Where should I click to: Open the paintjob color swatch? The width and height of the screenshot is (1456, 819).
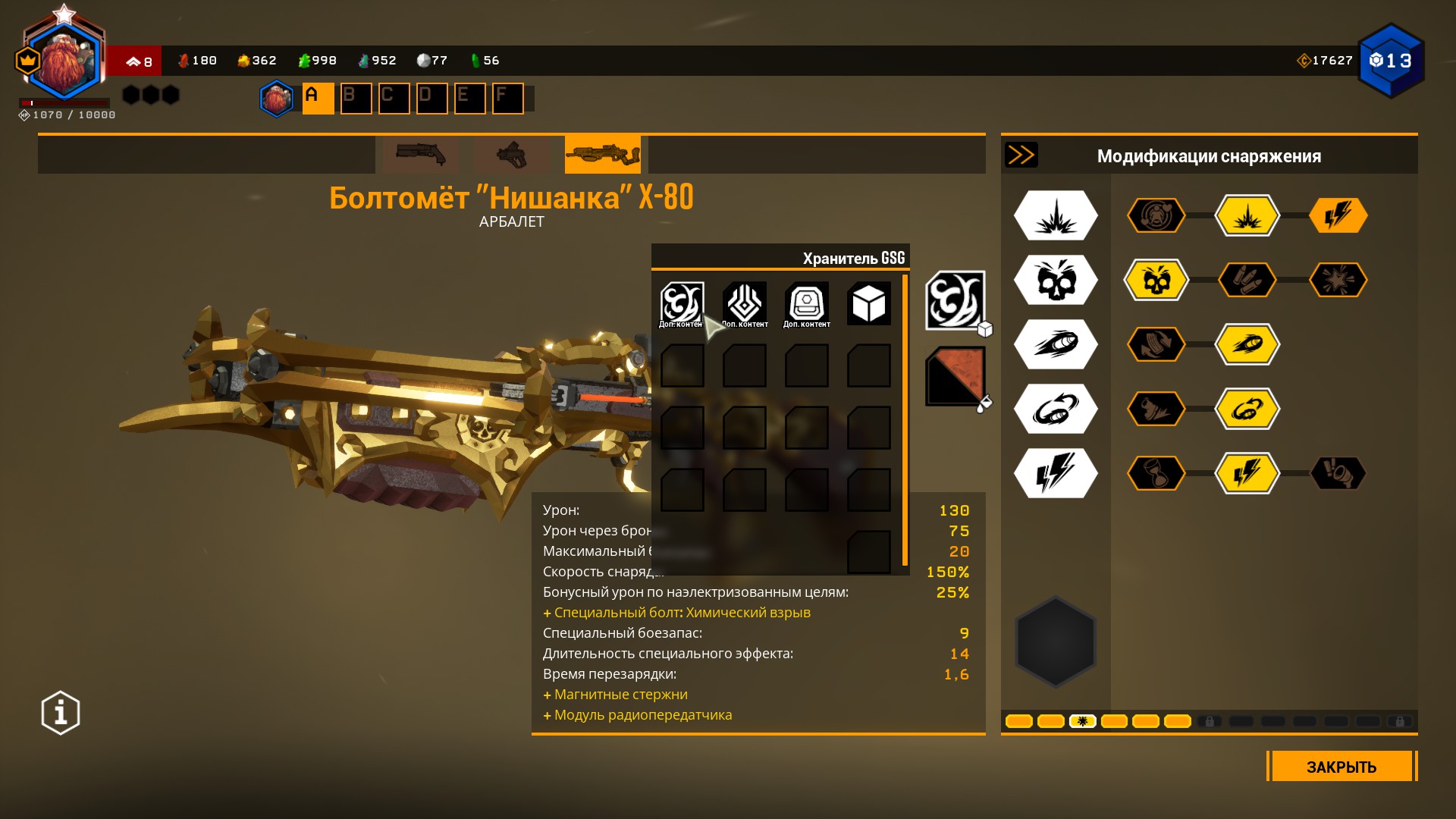[955, 376]
